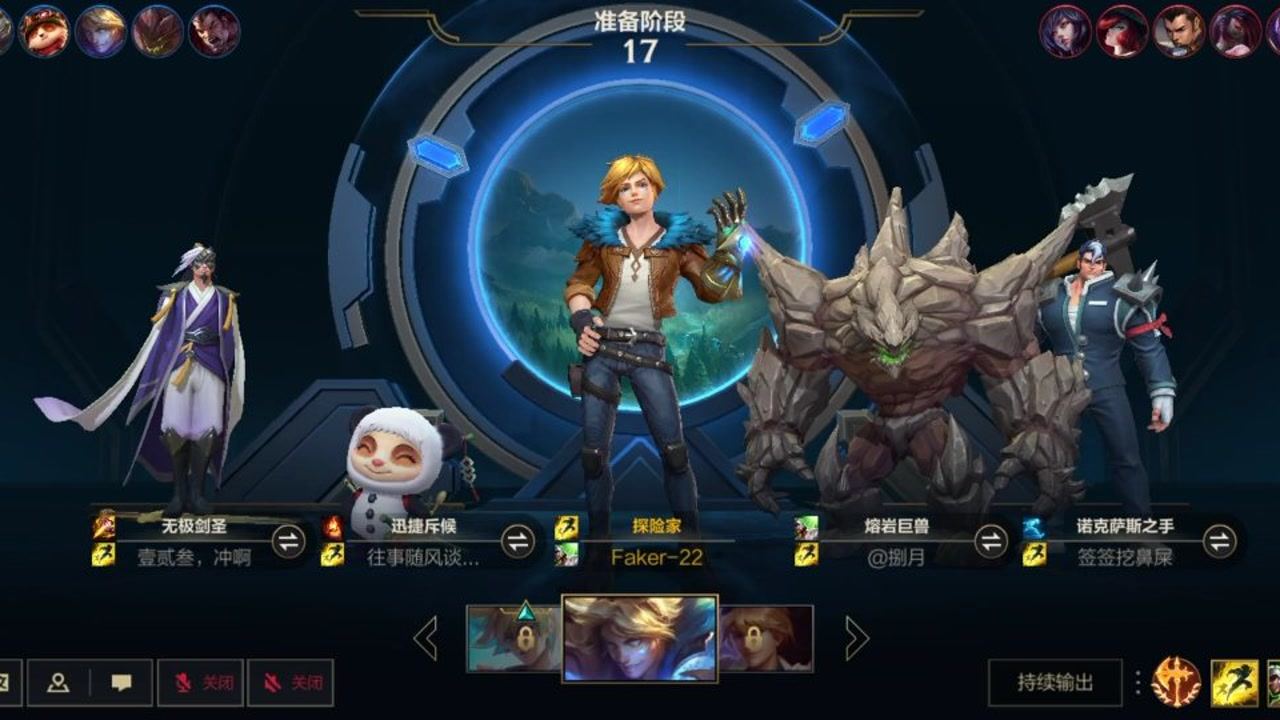Viewport: 1280px width, 720px height.
Task: Toggle the muted speaker 关闭 button
Action: click(290, 683)
